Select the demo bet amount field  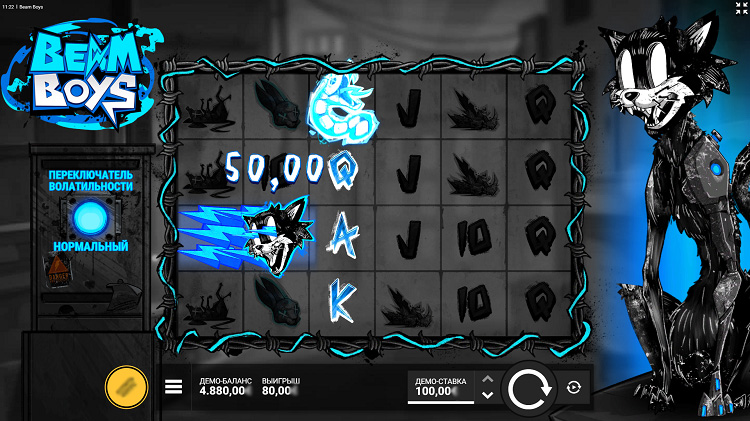coord(440,389)
